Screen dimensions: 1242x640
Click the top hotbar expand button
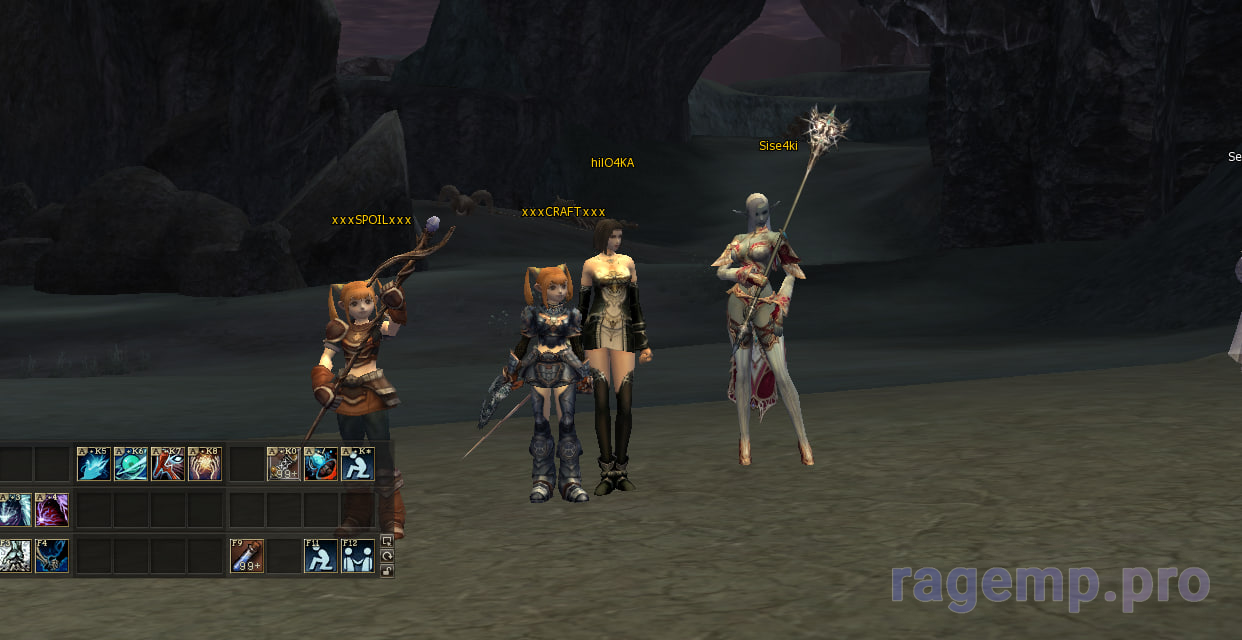pyautogui.click(x=388, y=542)
